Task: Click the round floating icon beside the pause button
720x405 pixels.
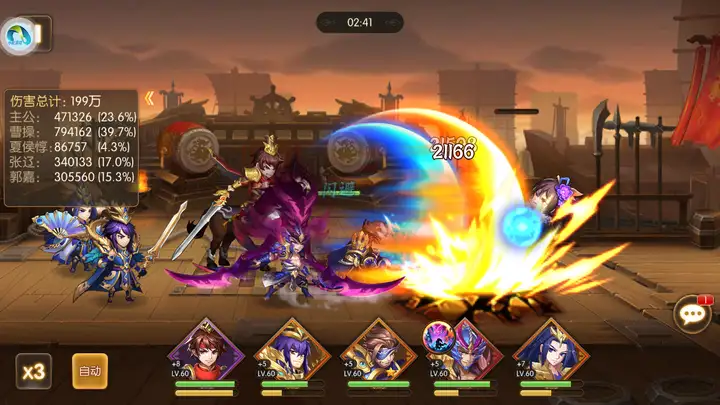Action: [17, 36]
